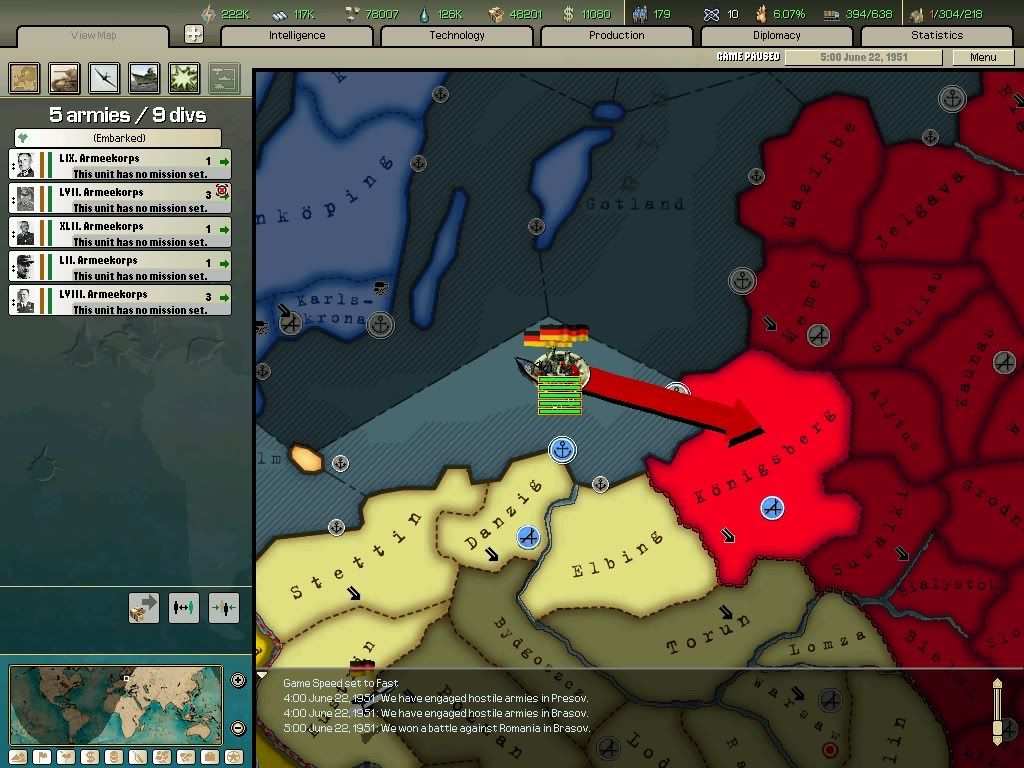This screenshot has width=1024, height=768.
Task: Open the game Menu button
Action: tap(983, 57)
